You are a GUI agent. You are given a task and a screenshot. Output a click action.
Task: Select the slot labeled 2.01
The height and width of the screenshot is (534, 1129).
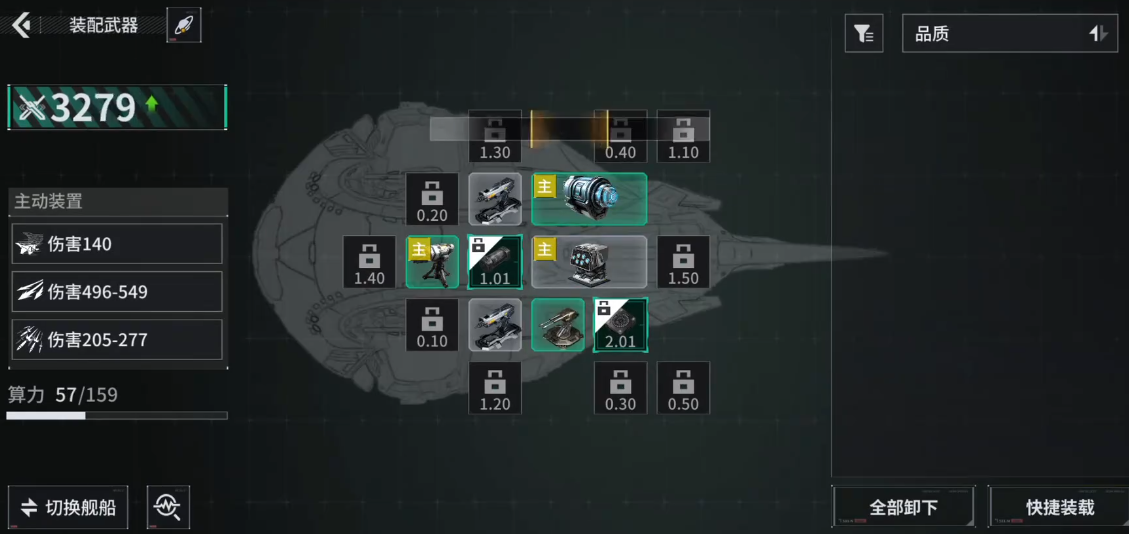point(620,325)
